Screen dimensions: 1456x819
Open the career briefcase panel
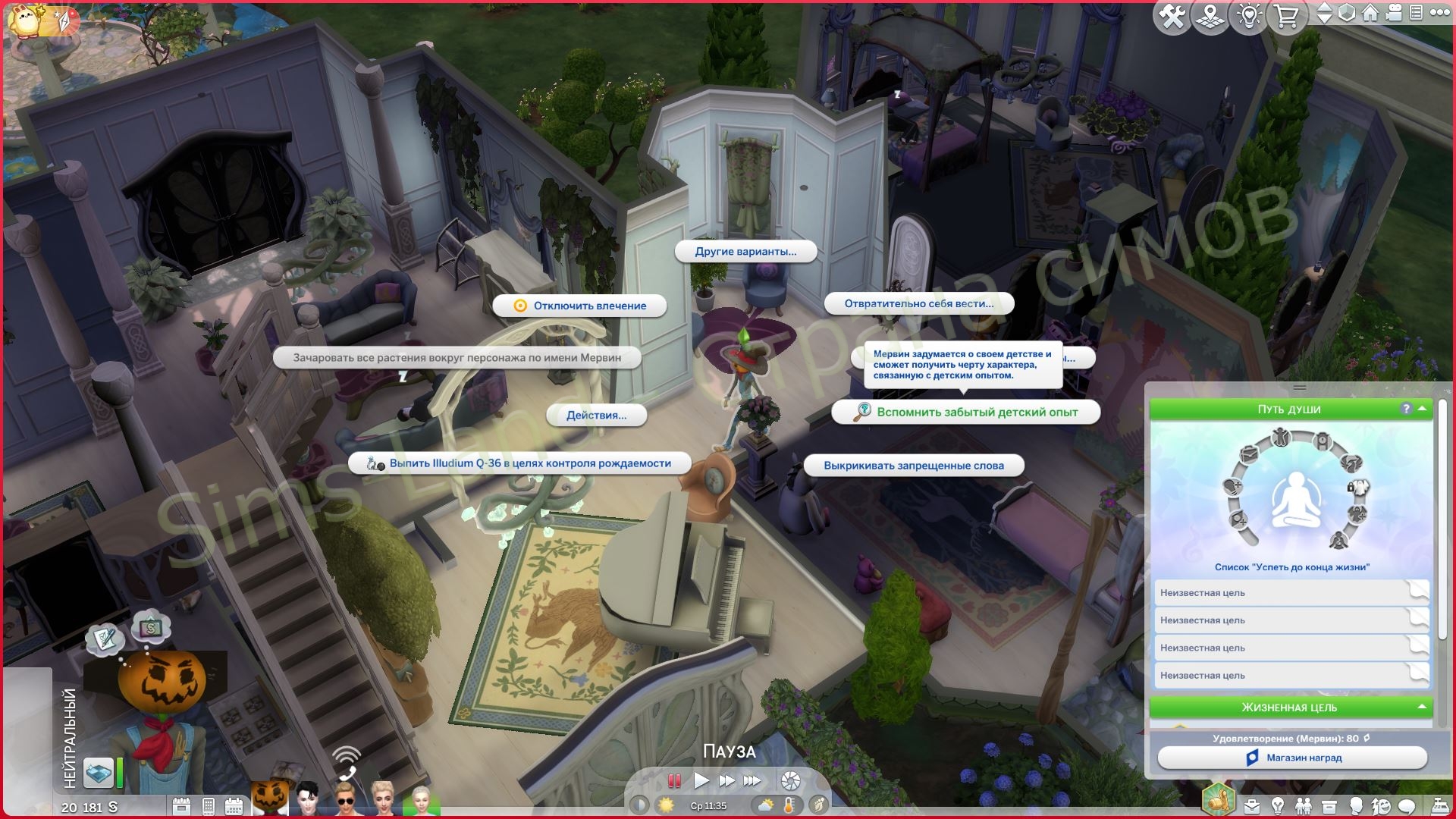[x=1250, y=805]
